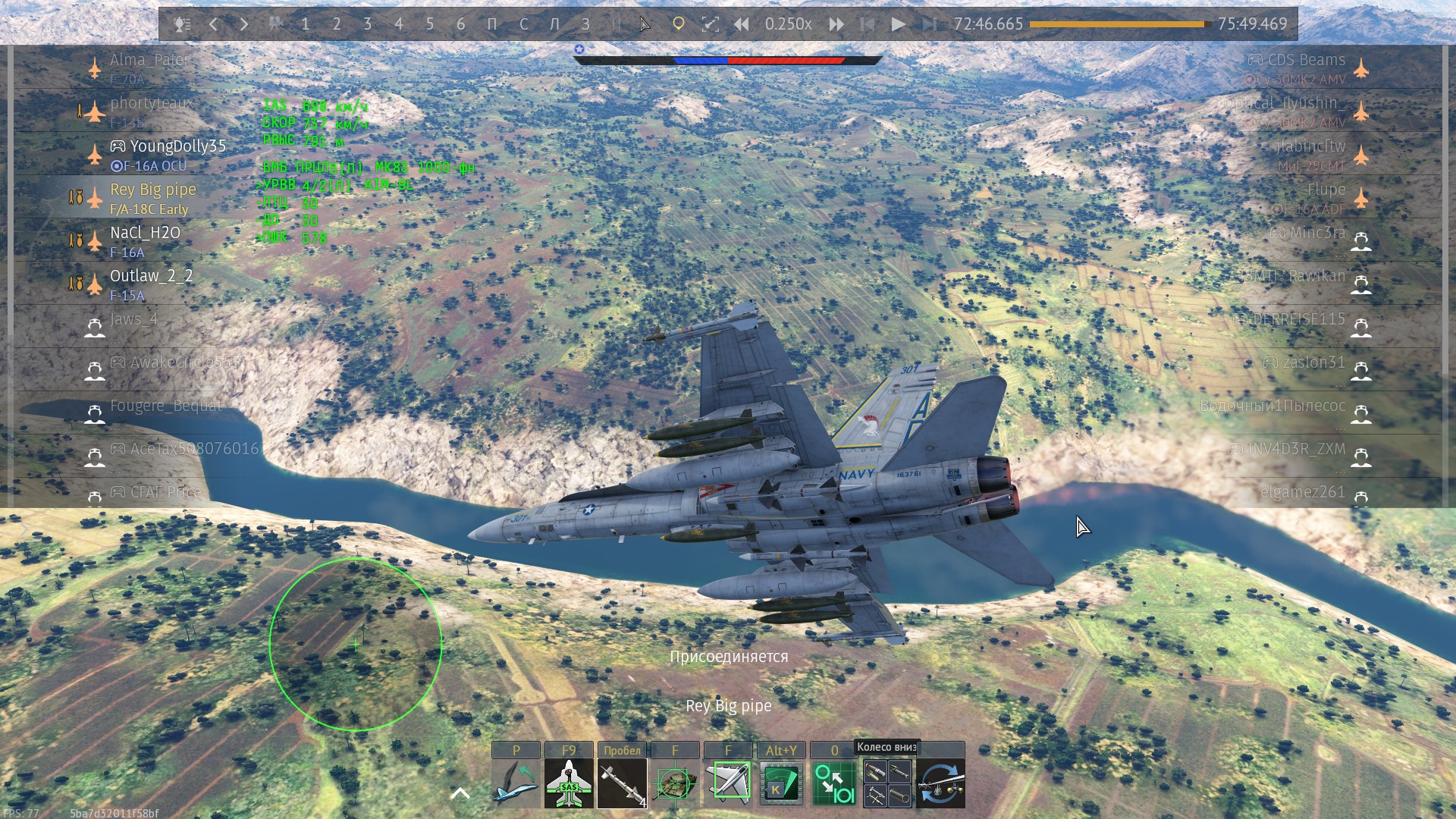The image size is (1456, 819).
Task: Select the air-to-air missile weapon slot
Action: pyautogui.click(x=622, y=783)
